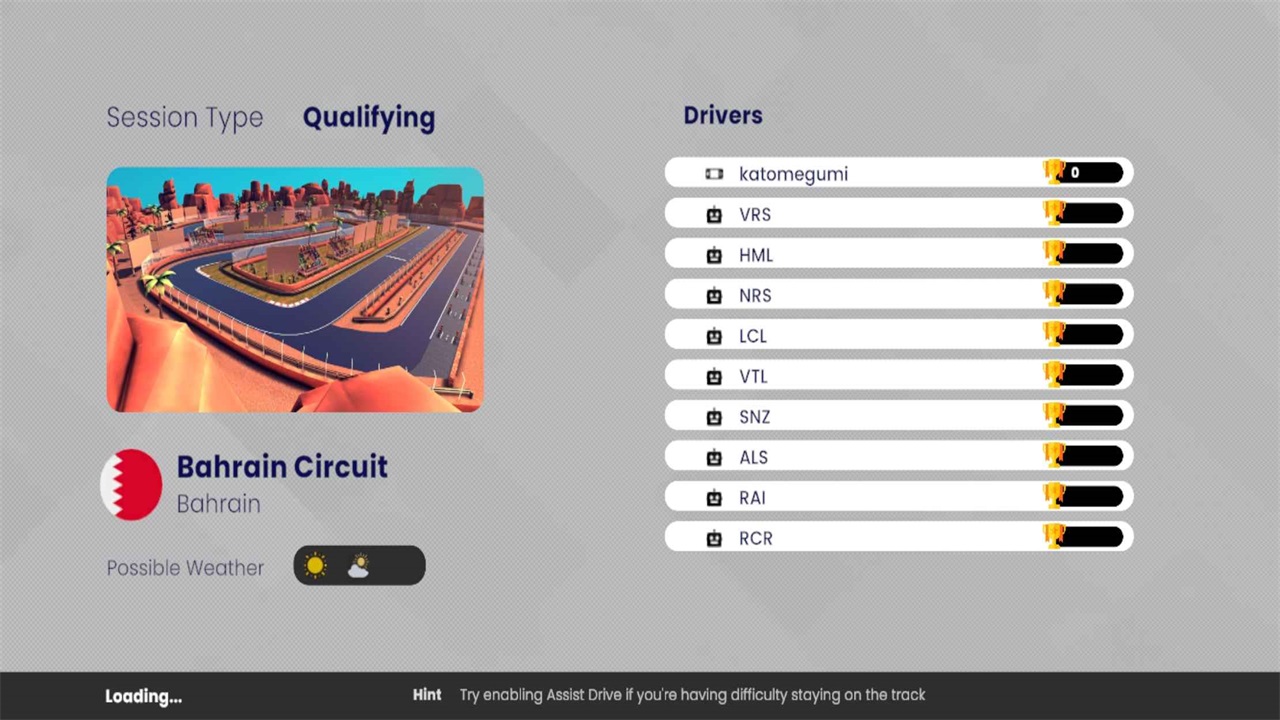Select the VRS driver row
Viewport: 1280px width, 720px height.
point(898,214)
